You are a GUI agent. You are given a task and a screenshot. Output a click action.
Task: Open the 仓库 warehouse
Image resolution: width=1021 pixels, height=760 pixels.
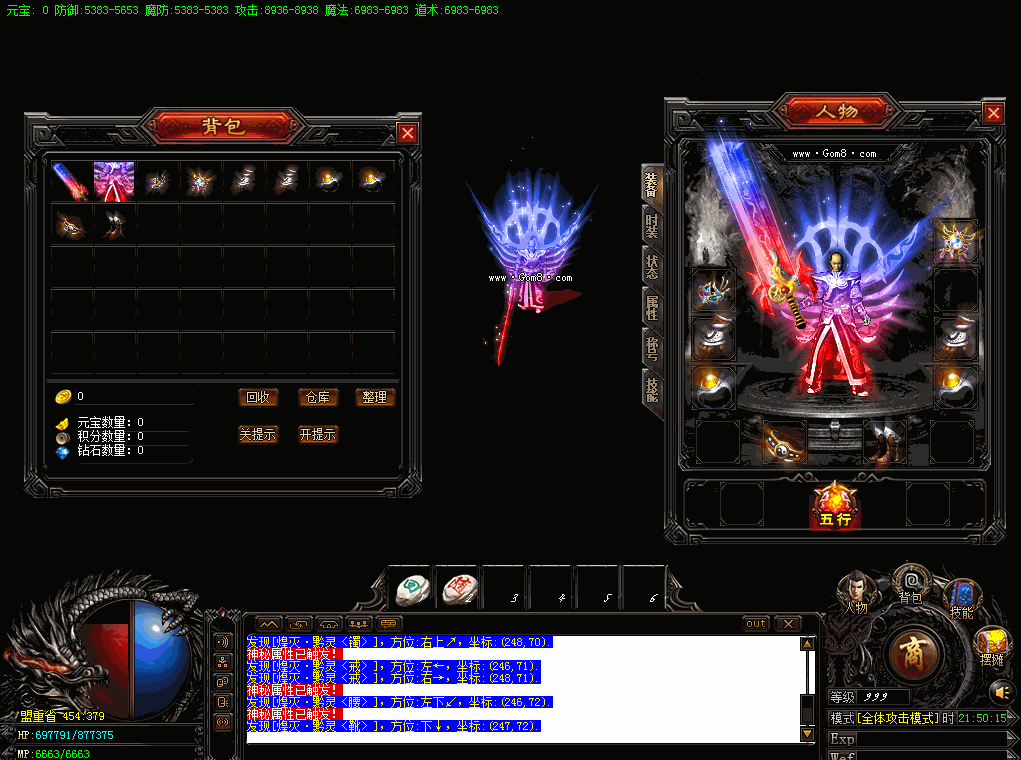(317, 397)
